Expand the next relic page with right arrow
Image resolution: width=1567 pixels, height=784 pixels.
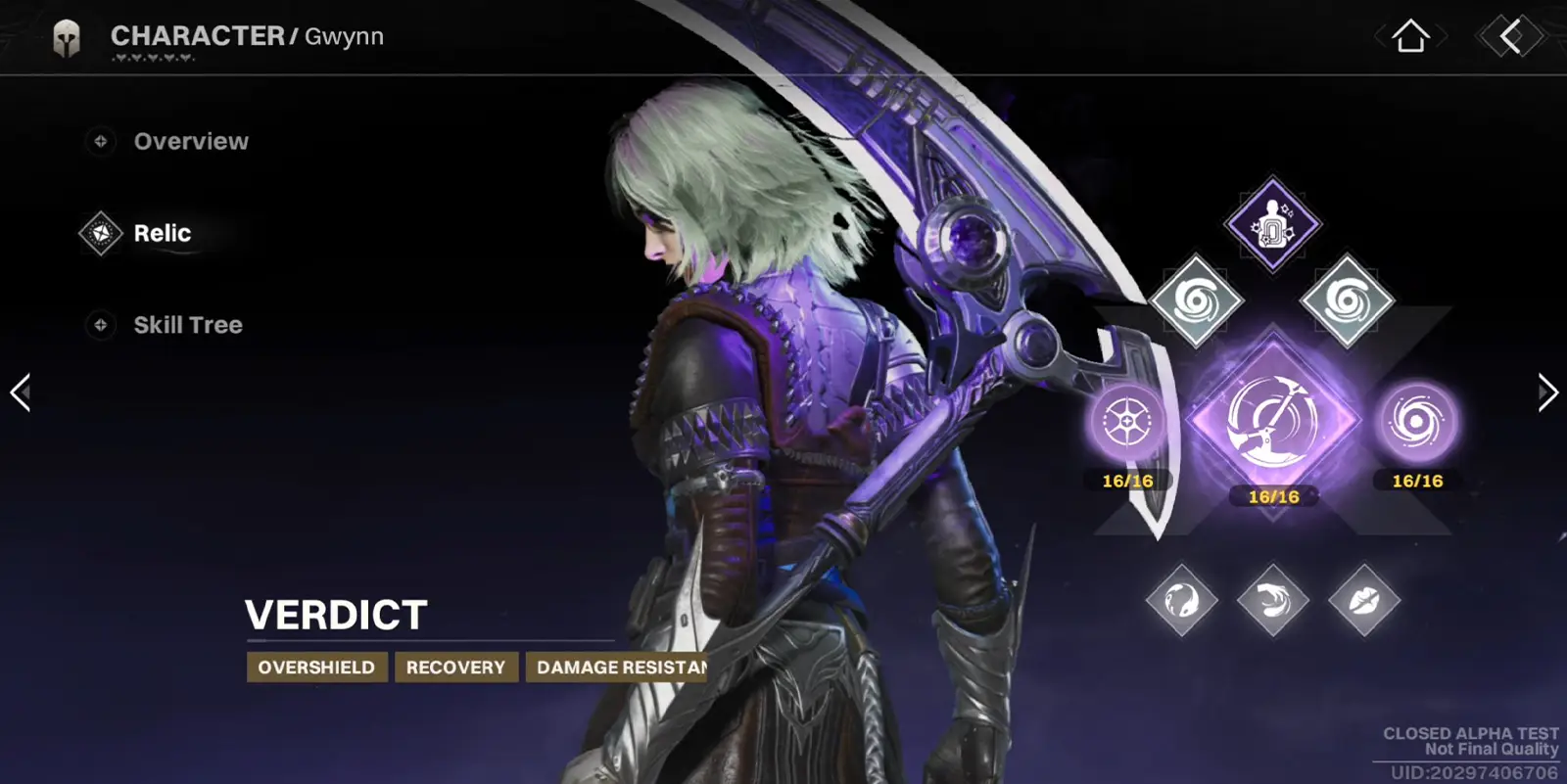[1547, 392]
